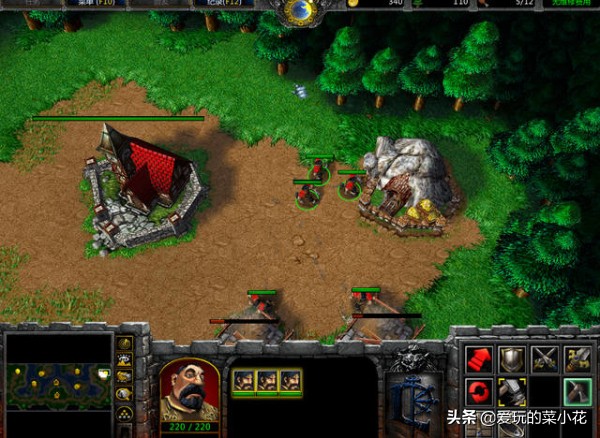
Task: Activate the minimap signal ping button
Action: pos(125,344)
